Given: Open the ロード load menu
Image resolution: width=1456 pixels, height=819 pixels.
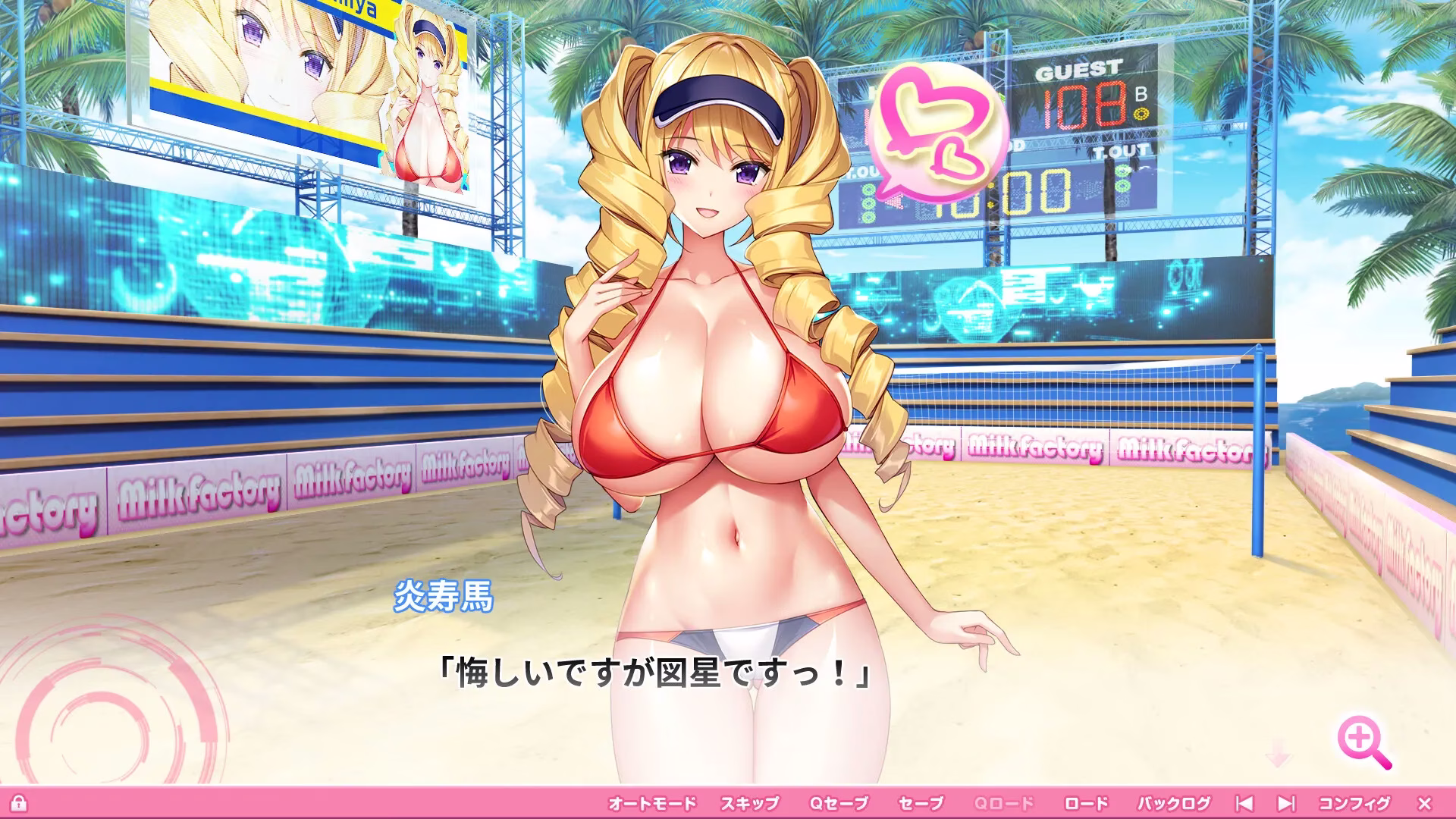Looking at the screenshot, I should click(1086, 803).
